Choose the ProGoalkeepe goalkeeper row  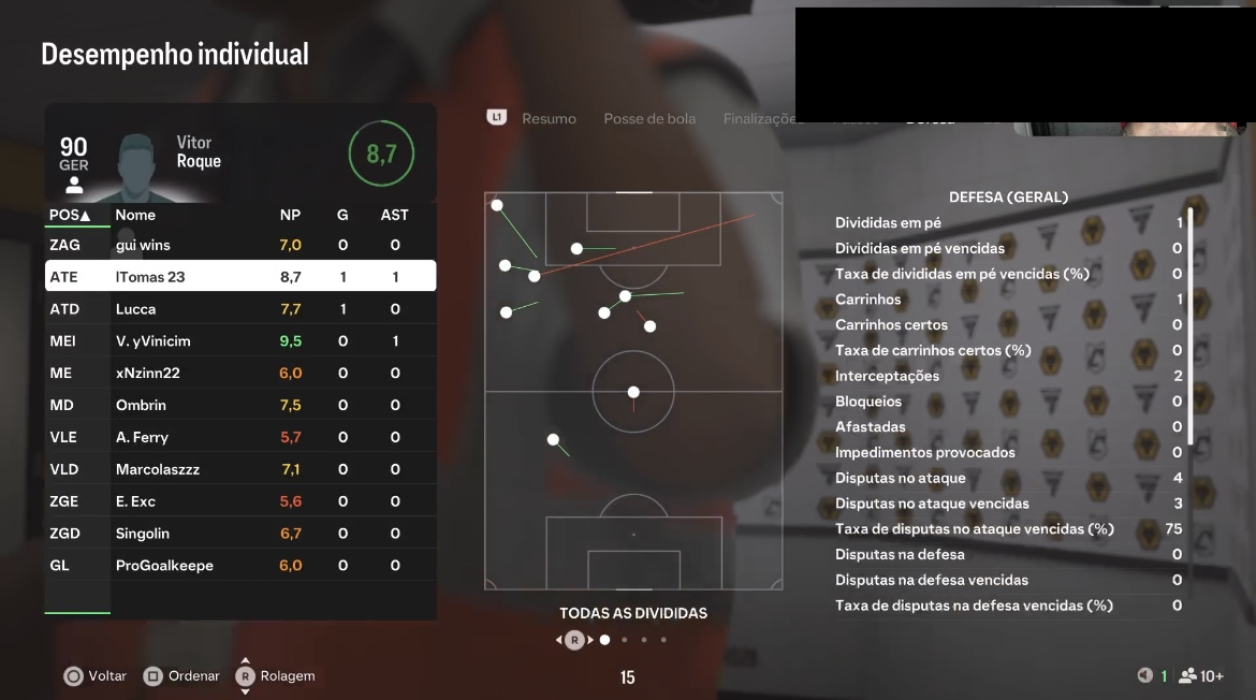[240, 565]
